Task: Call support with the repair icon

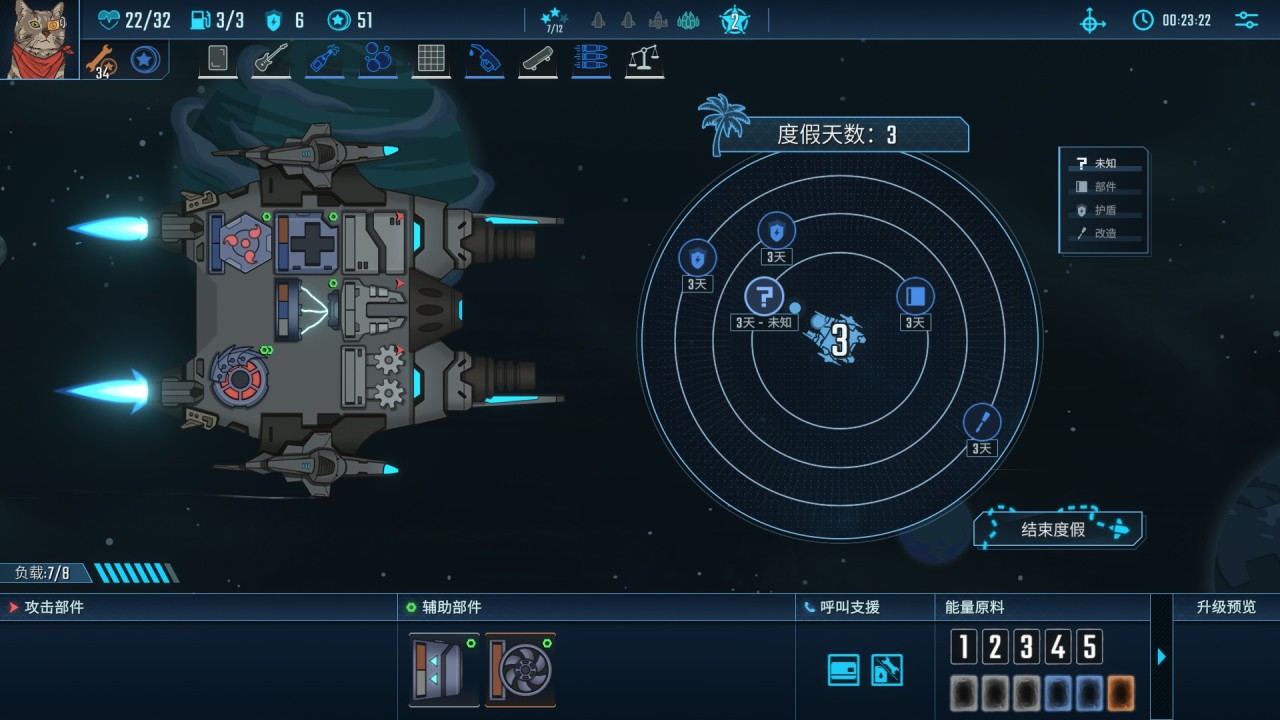Action: [887, 670]
